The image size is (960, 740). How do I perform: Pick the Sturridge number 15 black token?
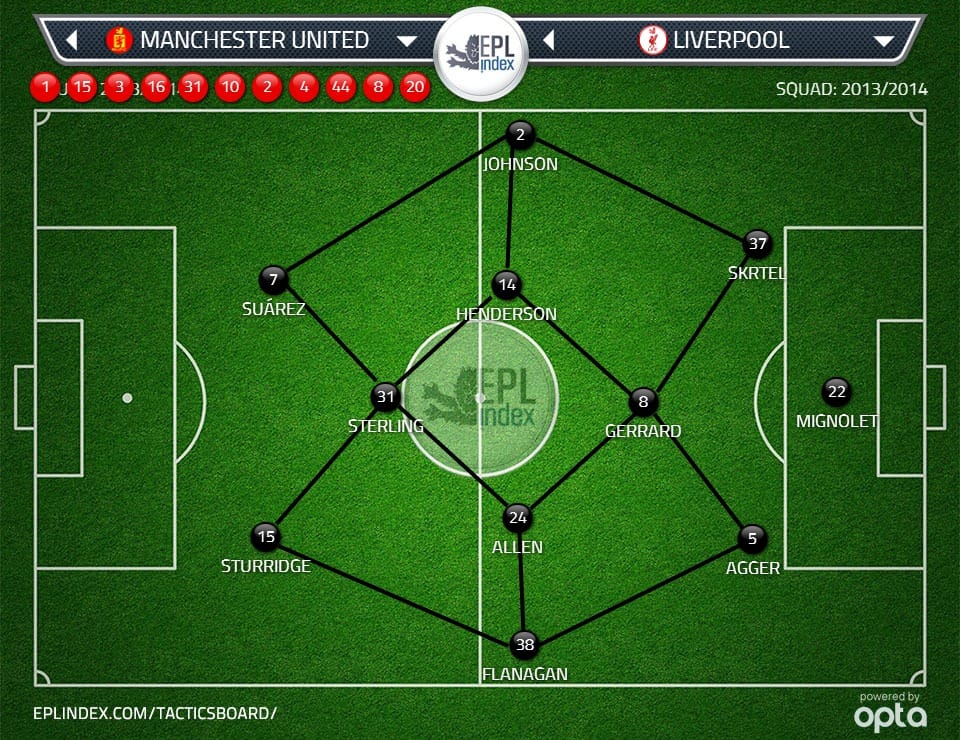point(265,537)
